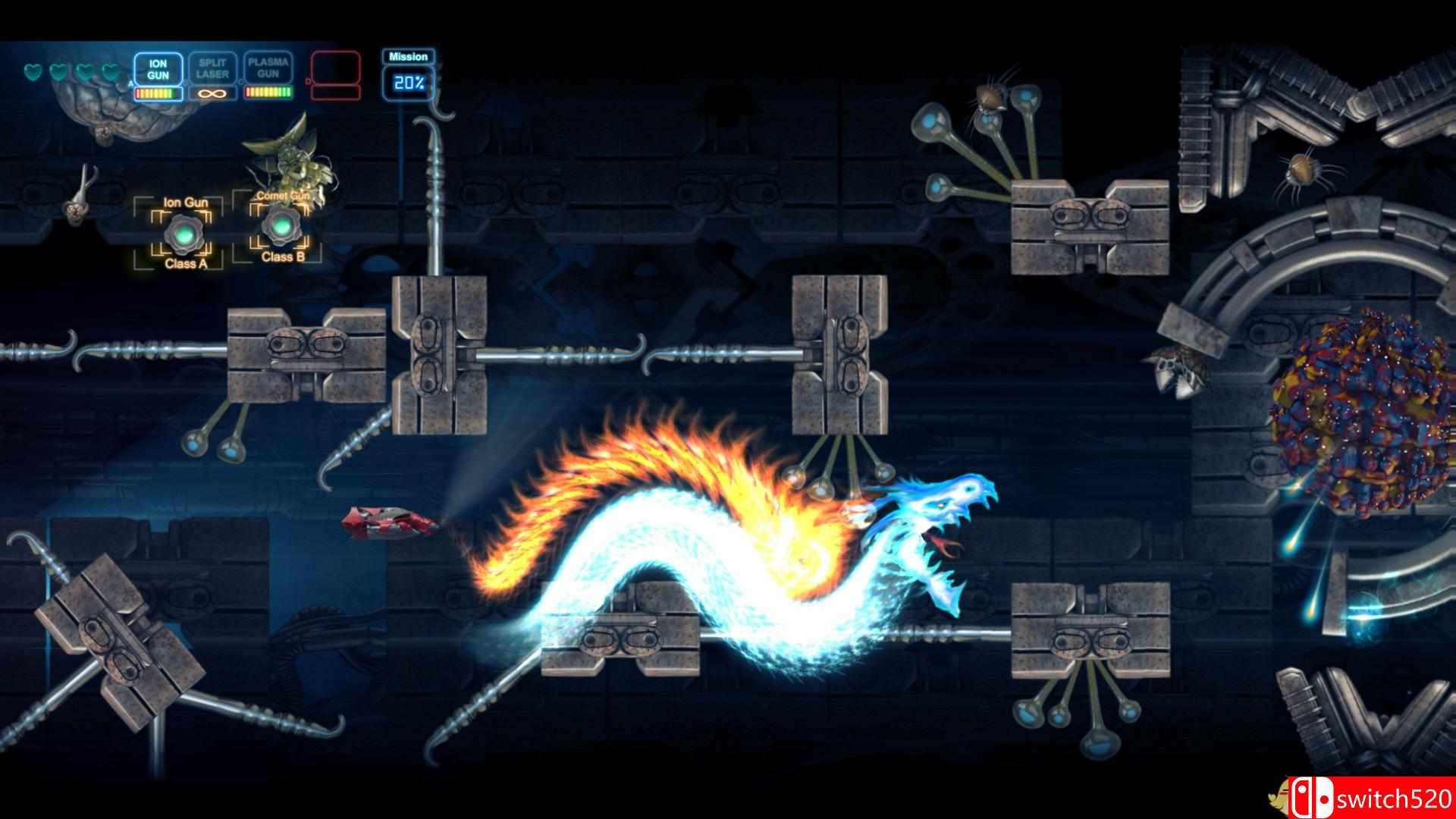Expand the Class A pickup bracket frame
The width and height of the screenshot is (1456, 819).
[179, 231]
